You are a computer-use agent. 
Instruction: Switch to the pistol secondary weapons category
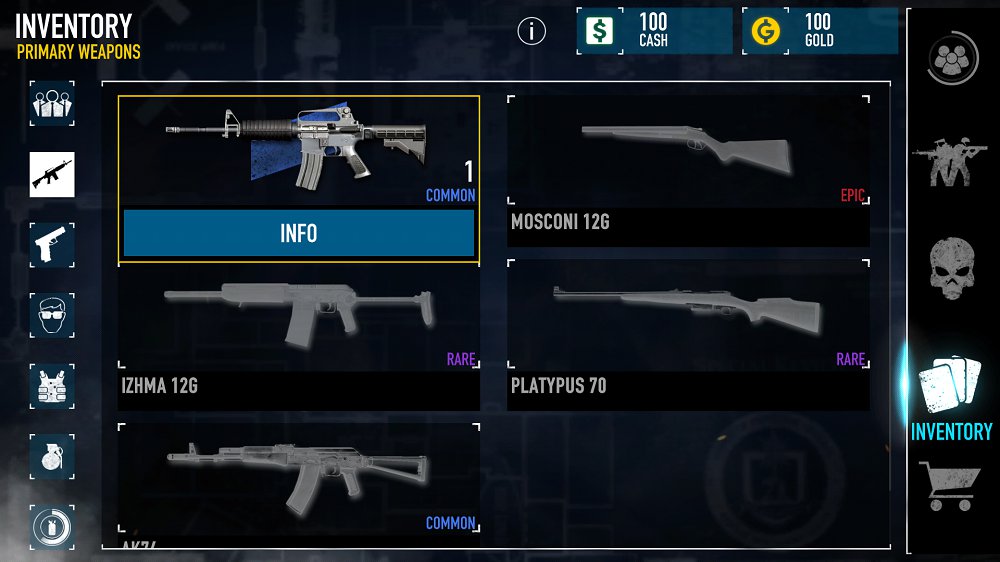pos(52,245)
